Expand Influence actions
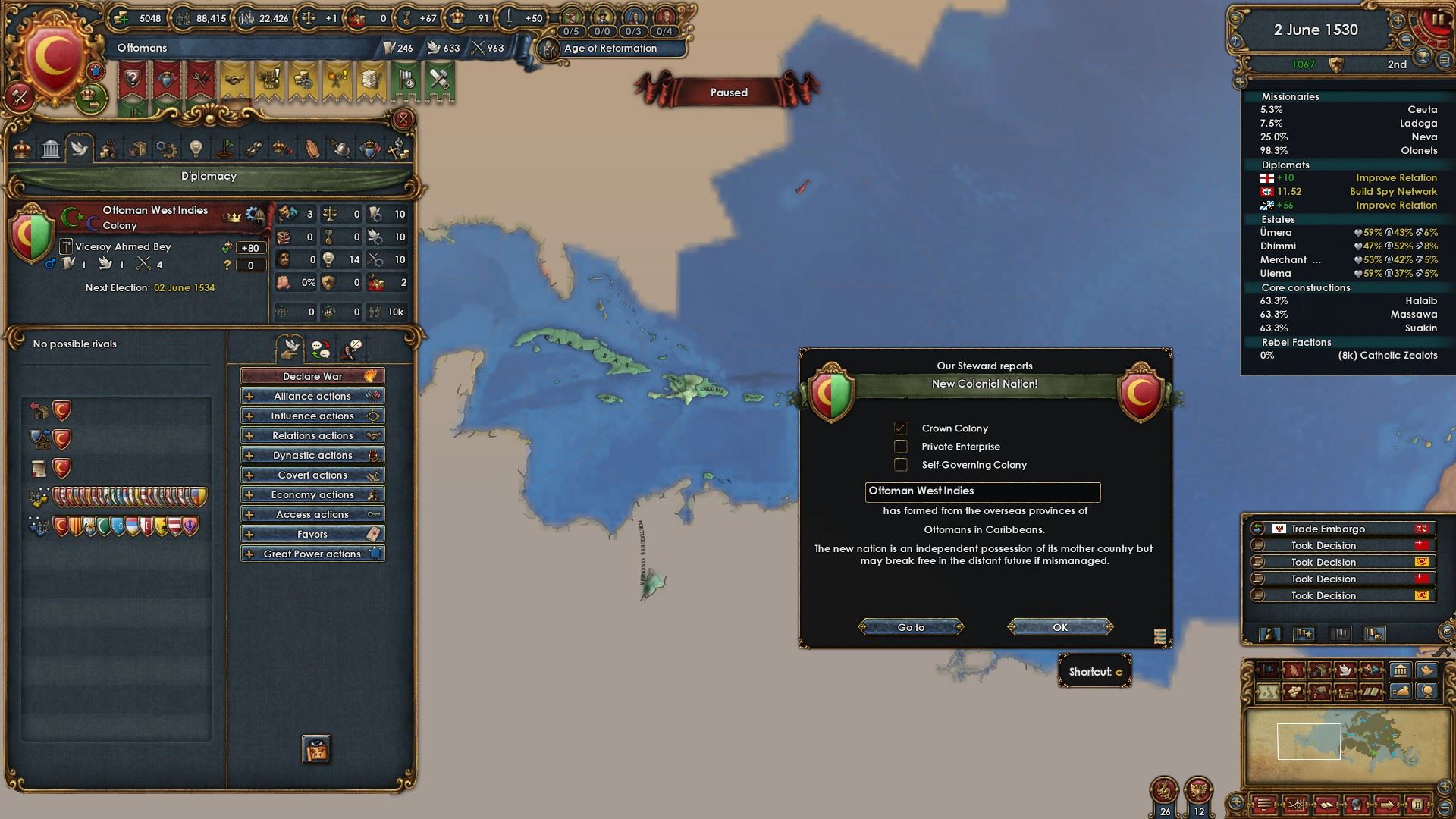Viewport: 1456px width, 819px height. pos(312,416)
